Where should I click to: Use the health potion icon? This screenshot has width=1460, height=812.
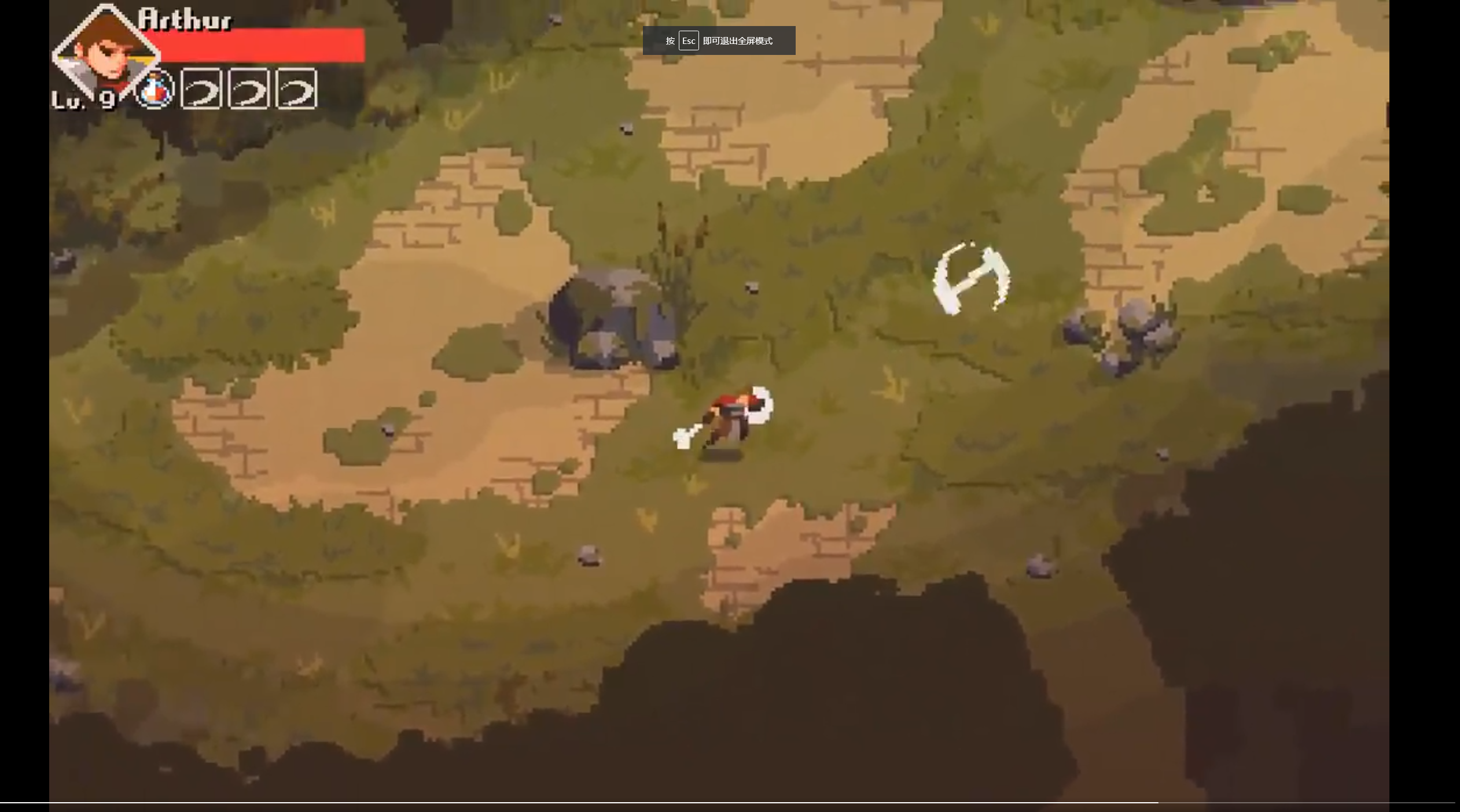pyautogui.click(x=155, y=90)
